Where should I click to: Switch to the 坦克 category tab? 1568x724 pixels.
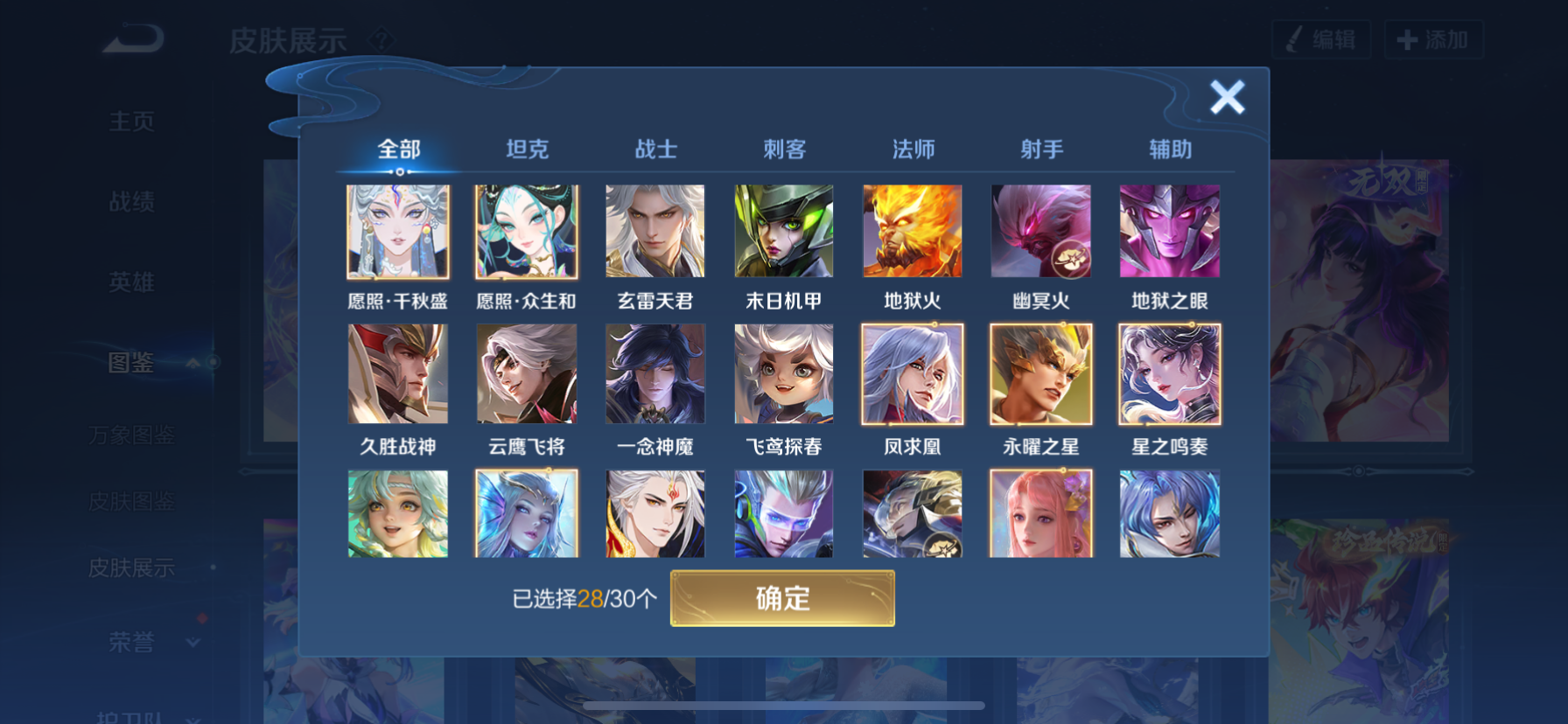coord(527,150)
